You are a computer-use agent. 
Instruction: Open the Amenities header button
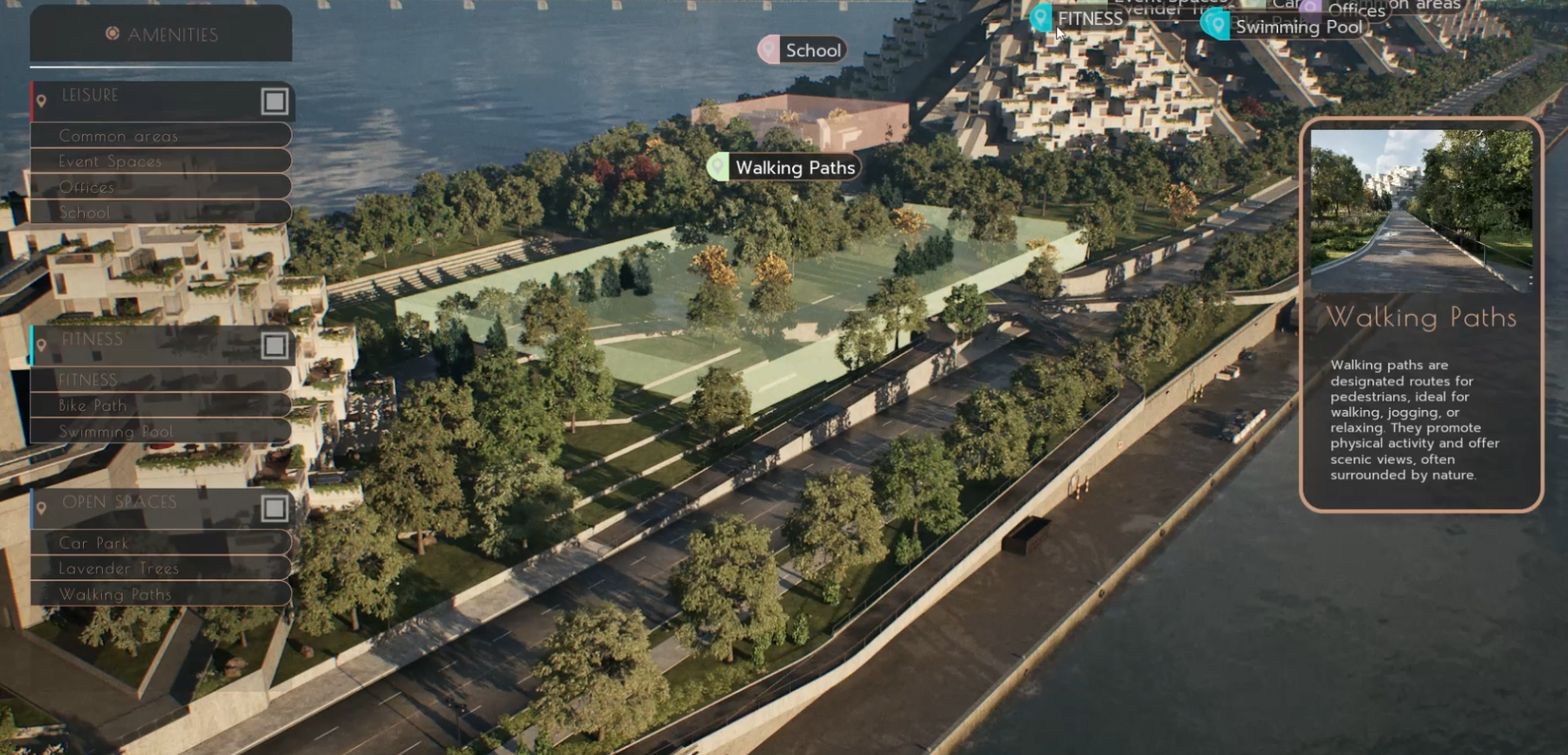coord(161,35)
